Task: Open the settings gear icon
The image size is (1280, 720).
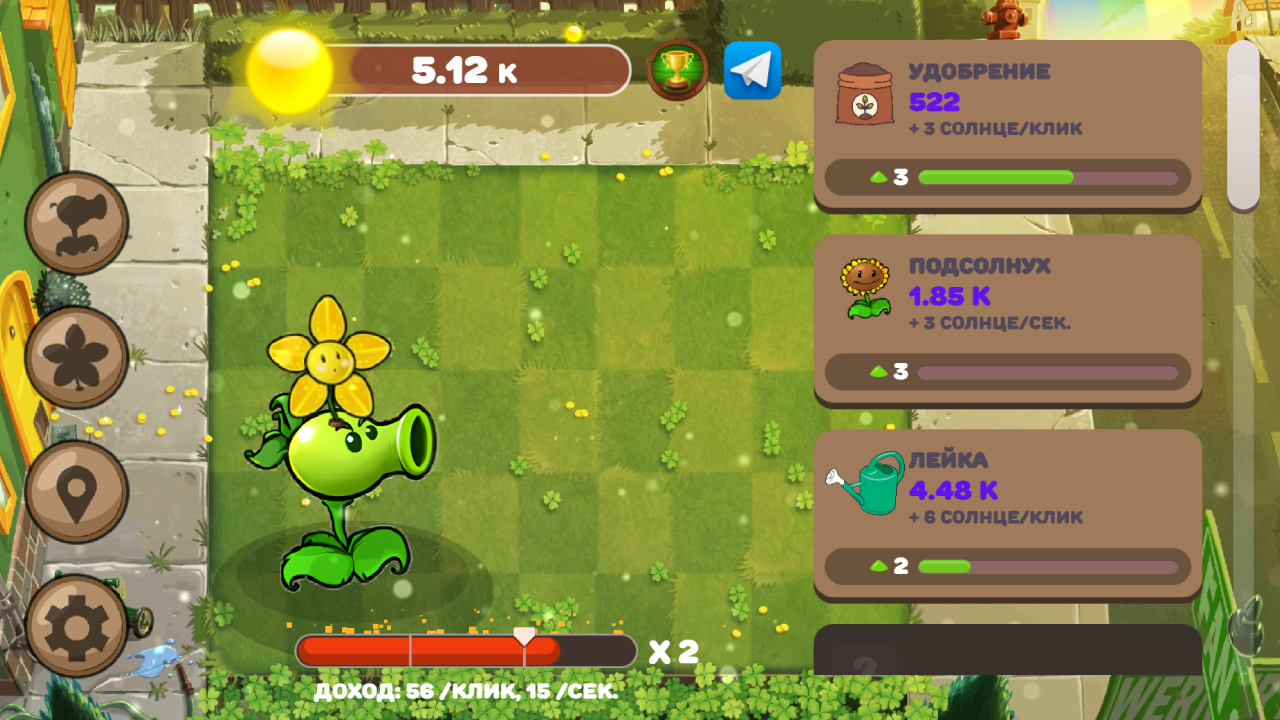Action: tap(77, 620)
